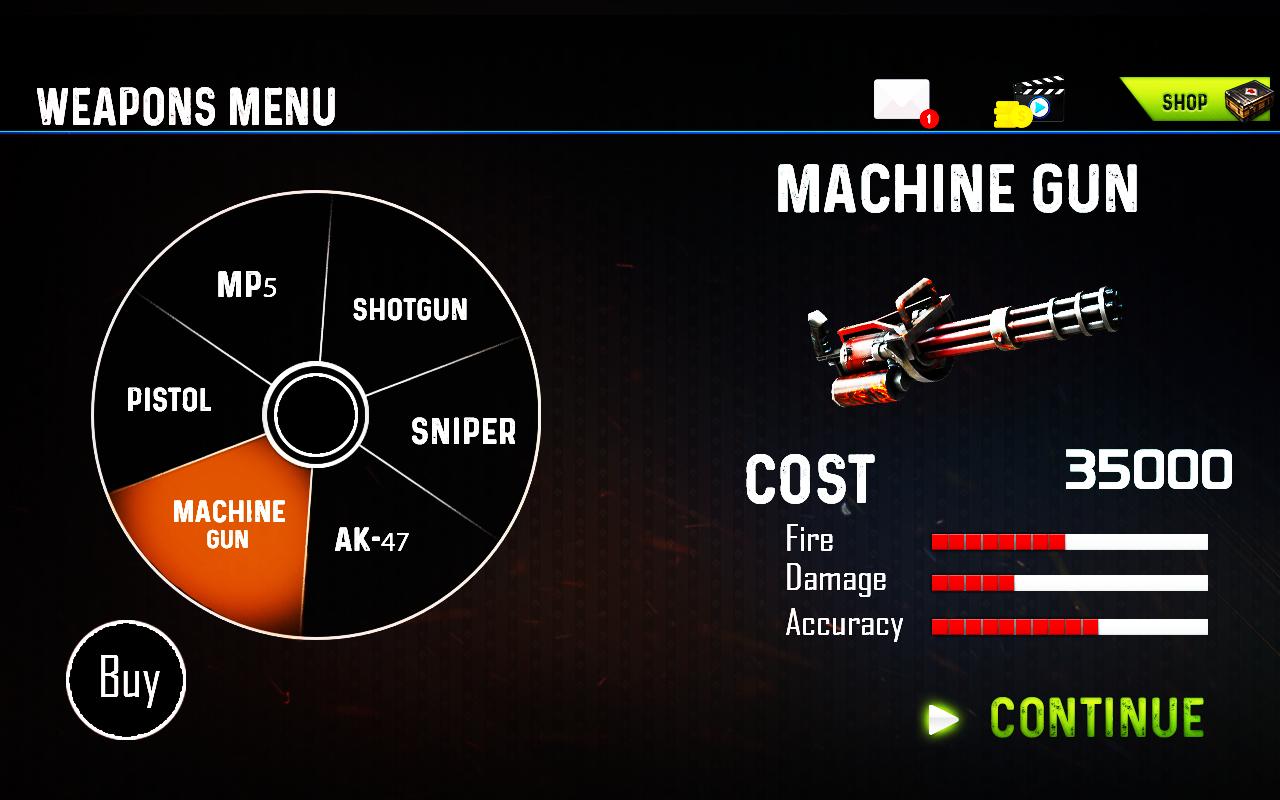The width and height of the screenshot is (1280, 800).
Task: Choose the Pistol from the wheel
Action: [169, 400]
